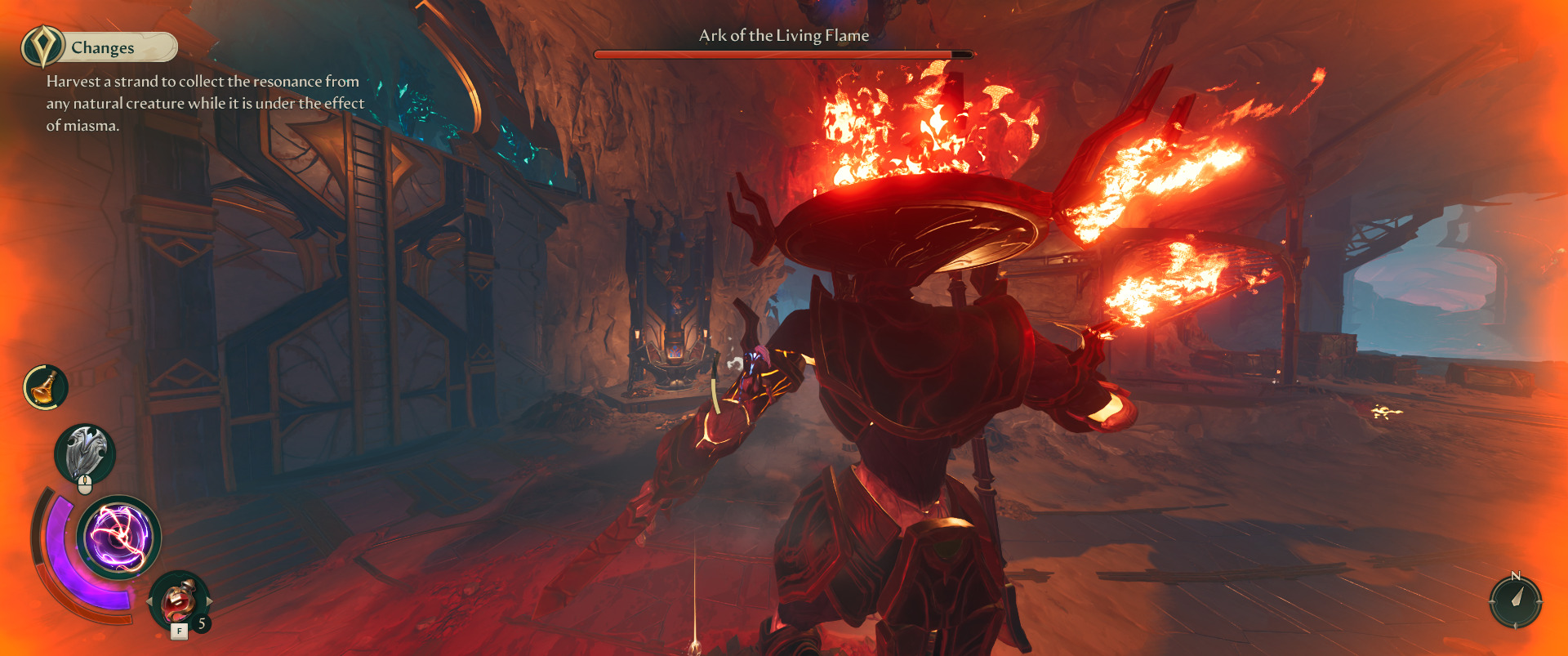This screenshot has height=656, width=1568.
Task: Use the red health potion
Action: tap(178, 602)
